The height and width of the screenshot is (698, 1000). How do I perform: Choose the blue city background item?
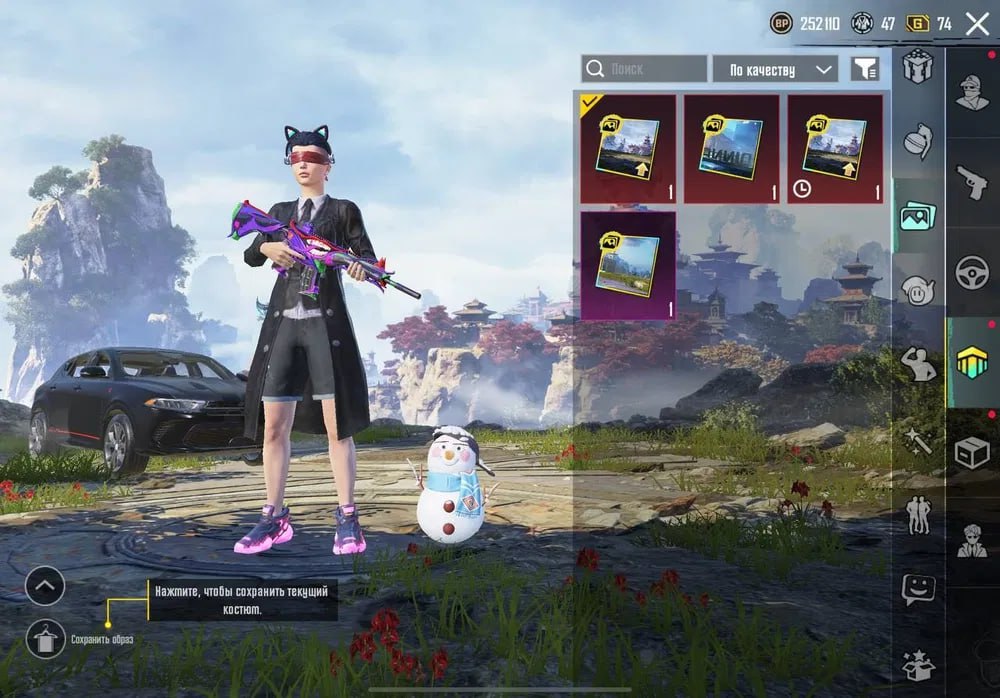pyautogui.click(x=731, y=149)
